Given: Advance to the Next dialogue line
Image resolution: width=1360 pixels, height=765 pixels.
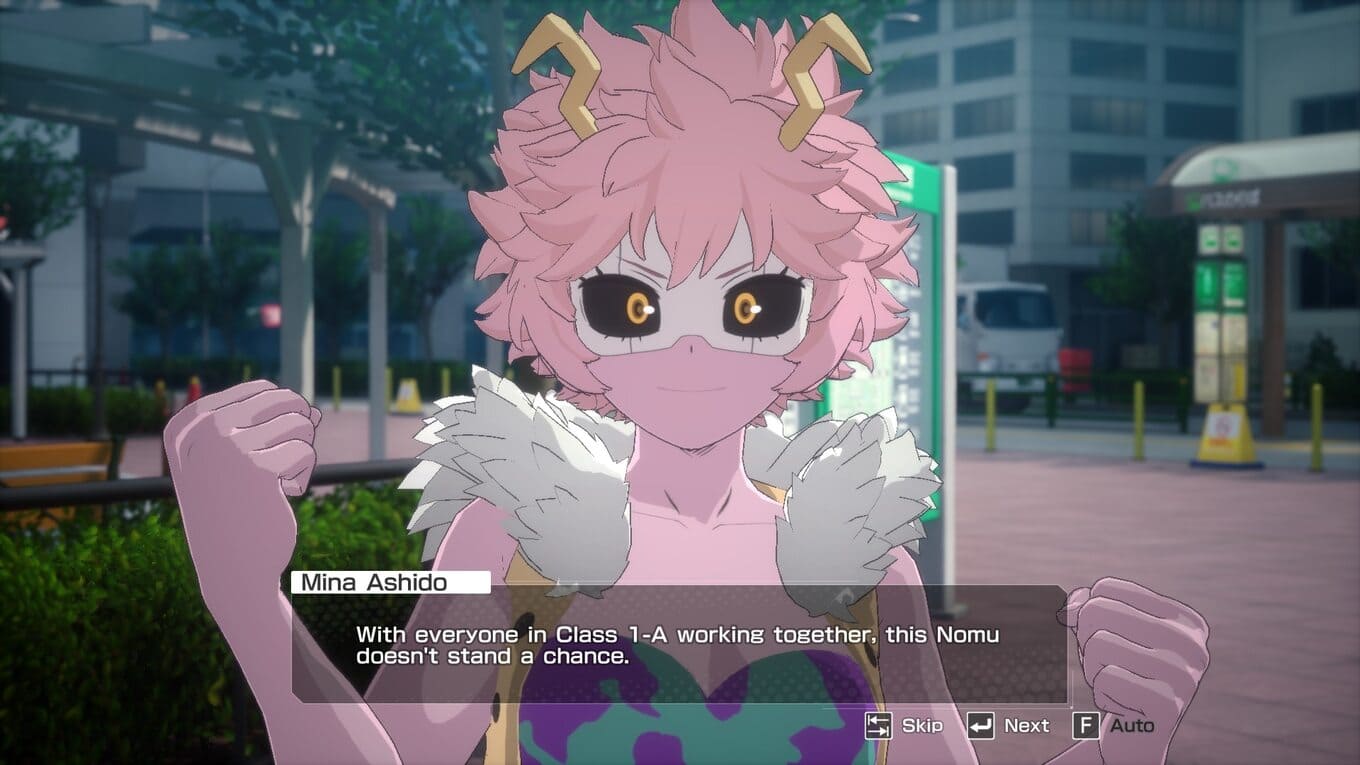Looking at the screenshot, I should (1008, 725).
